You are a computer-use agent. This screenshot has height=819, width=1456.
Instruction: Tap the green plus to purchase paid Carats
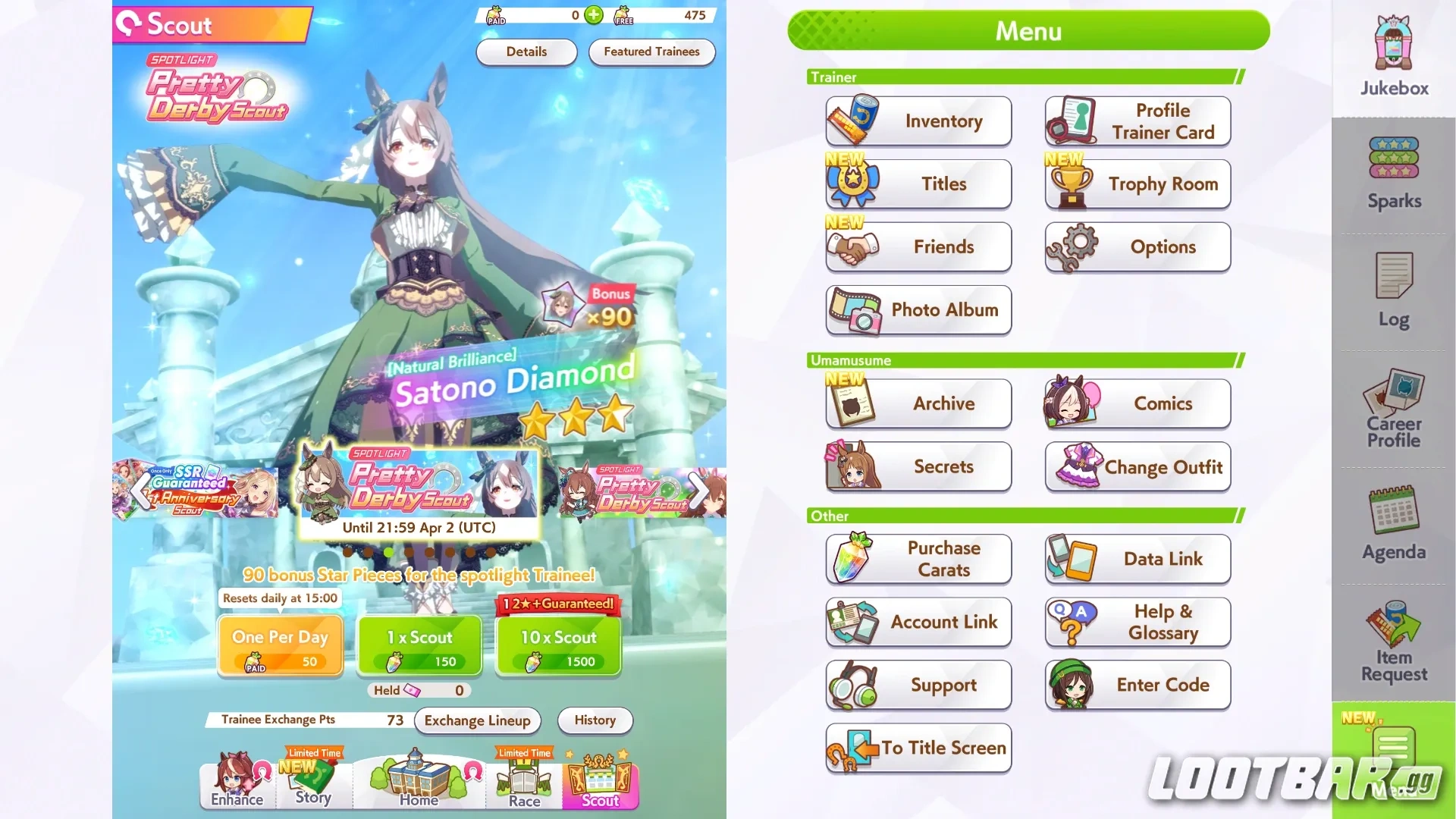tap(594, 15)
